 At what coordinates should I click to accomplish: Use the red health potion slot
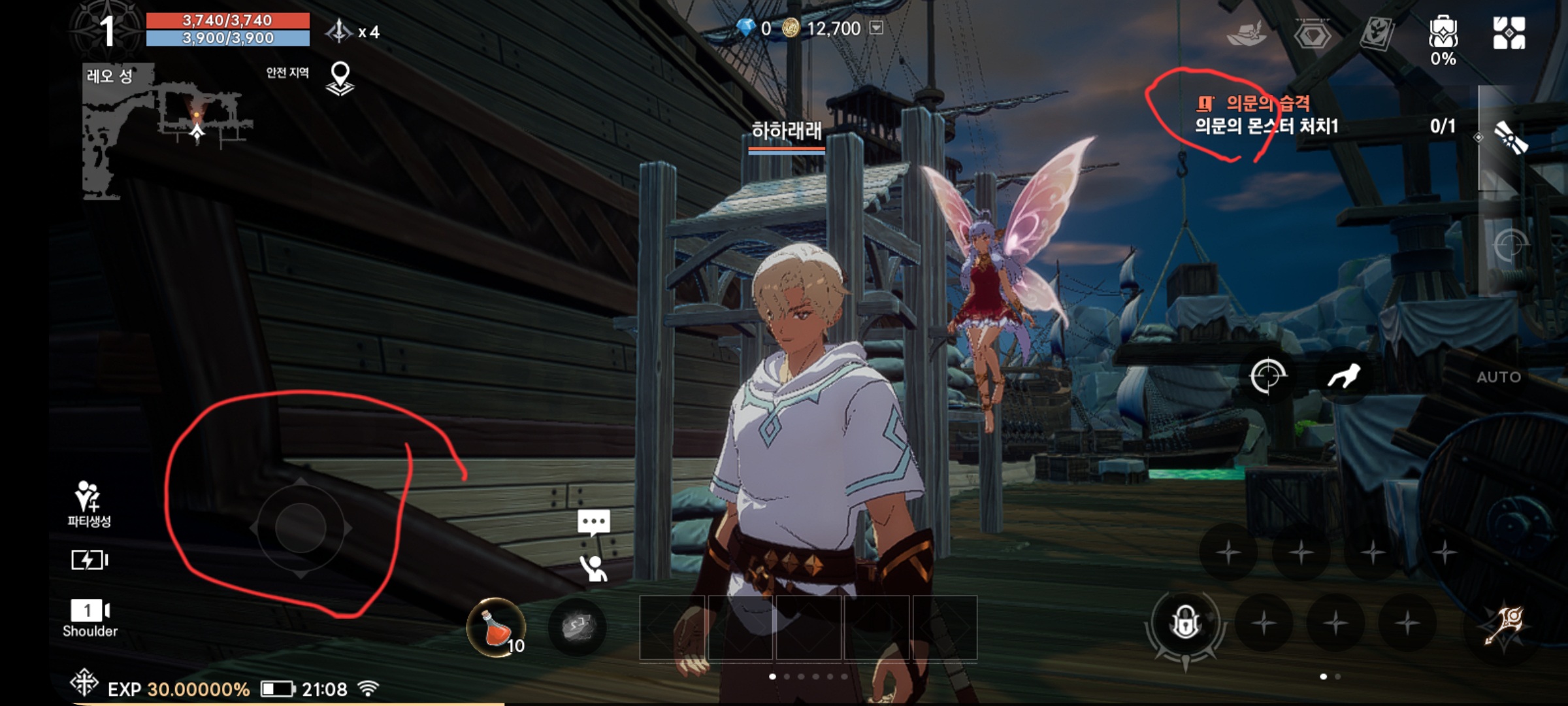pos(497,627)
